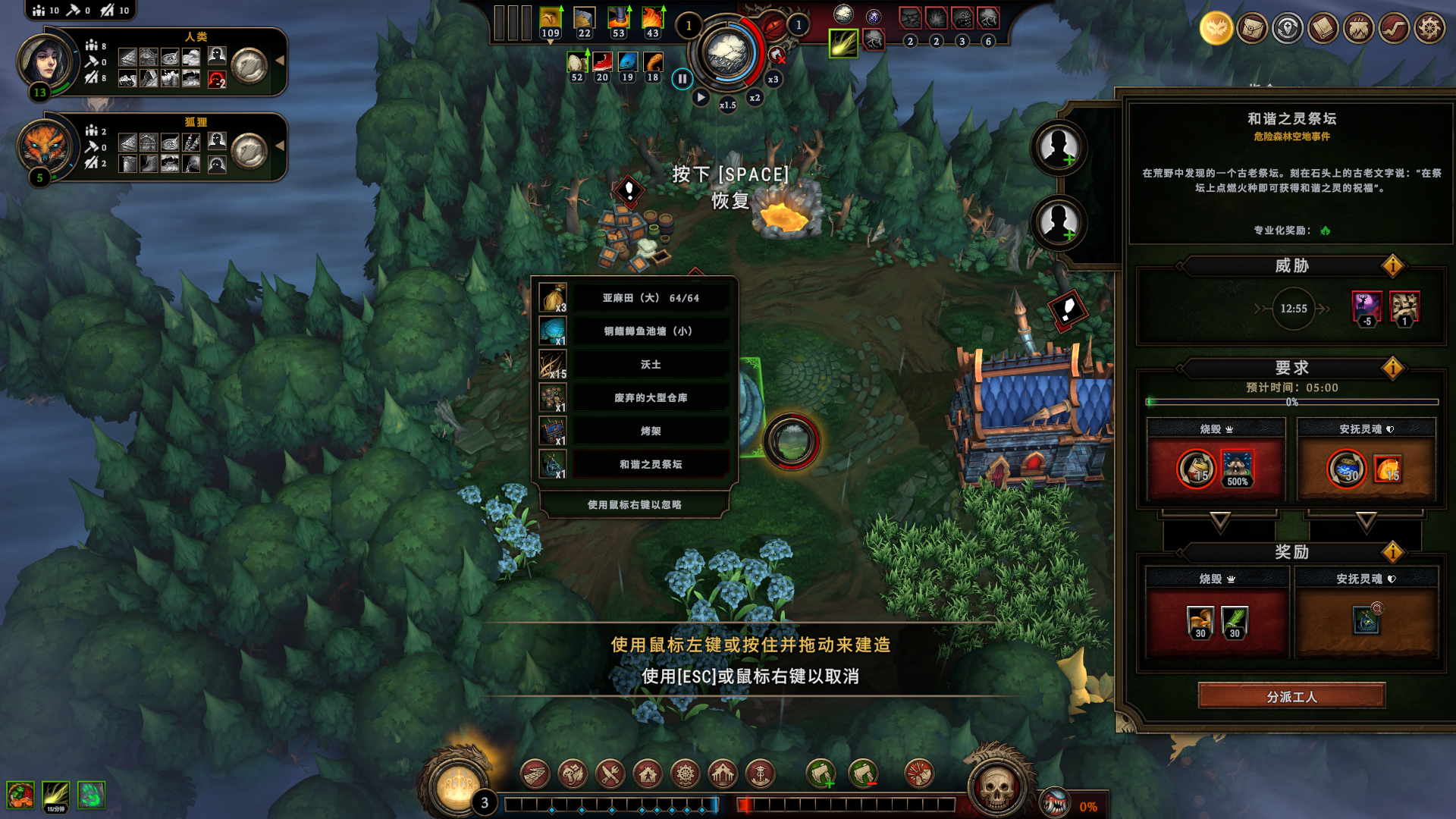Select the 人类 human race portrait
The height and width of the screenshot is (819, 1456).
[x=45, y=61]
